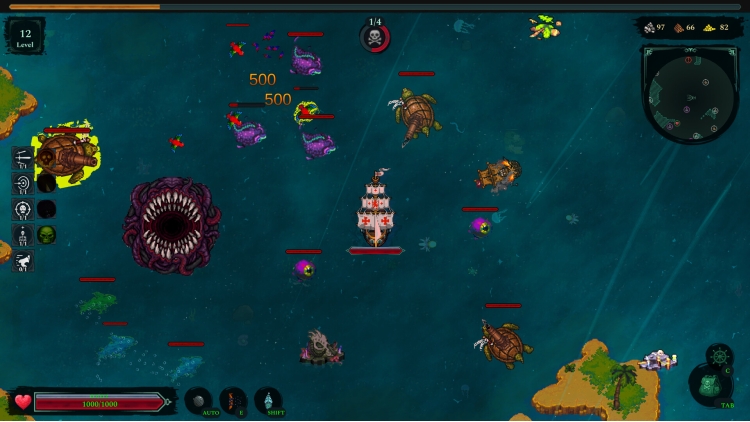
Task: Click the green skull icon
Action: pos(46,235)
